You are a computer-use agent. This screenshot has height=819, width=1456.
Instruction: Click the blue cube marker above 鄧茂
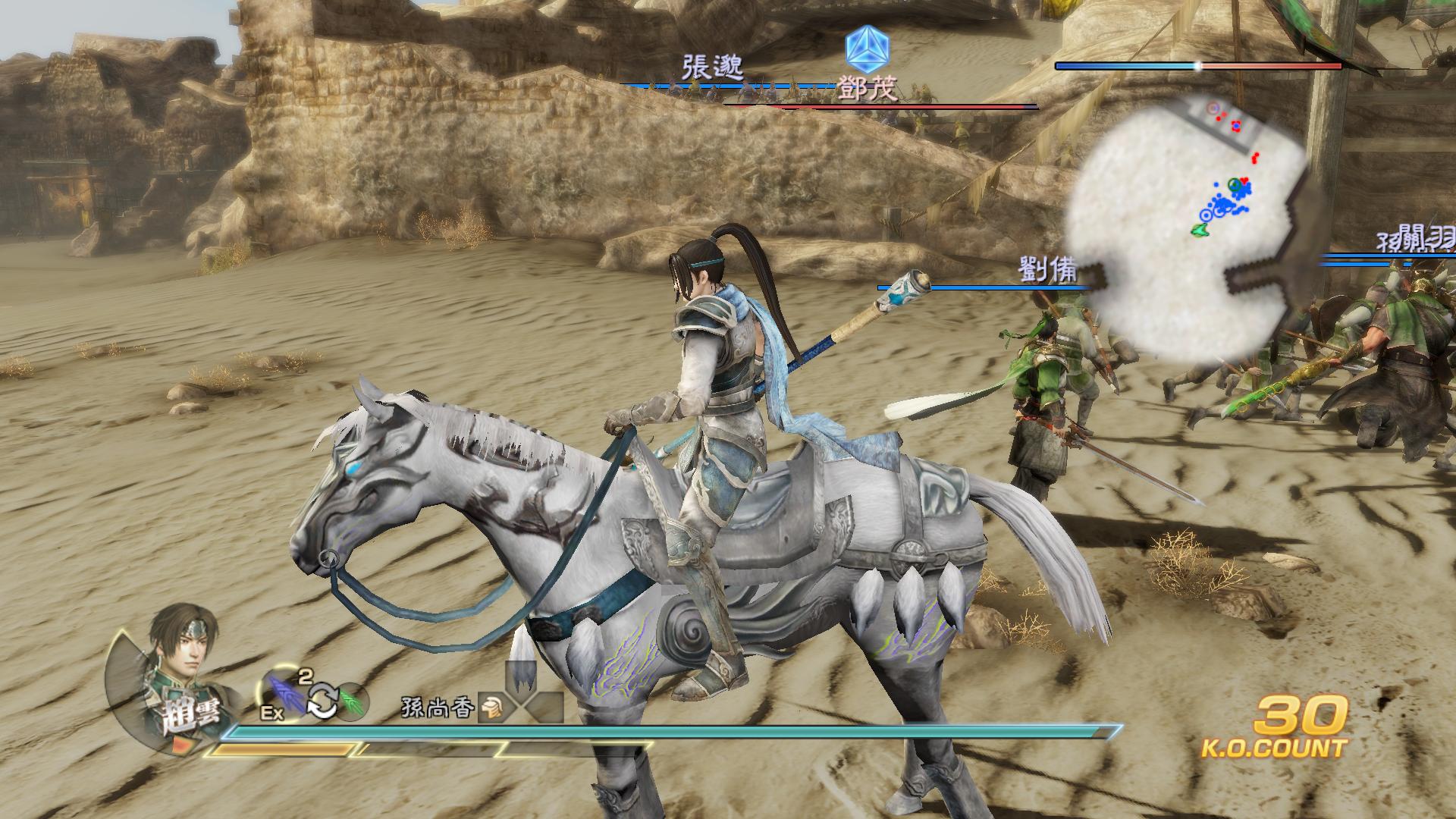click(868, 45)
